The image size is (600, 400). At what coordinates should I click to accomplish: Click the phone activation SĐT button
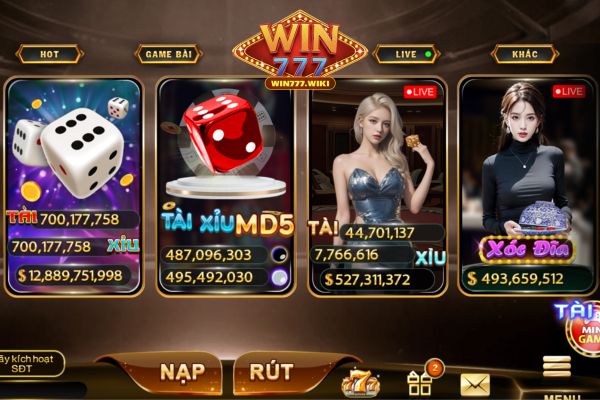click(31, 362)
